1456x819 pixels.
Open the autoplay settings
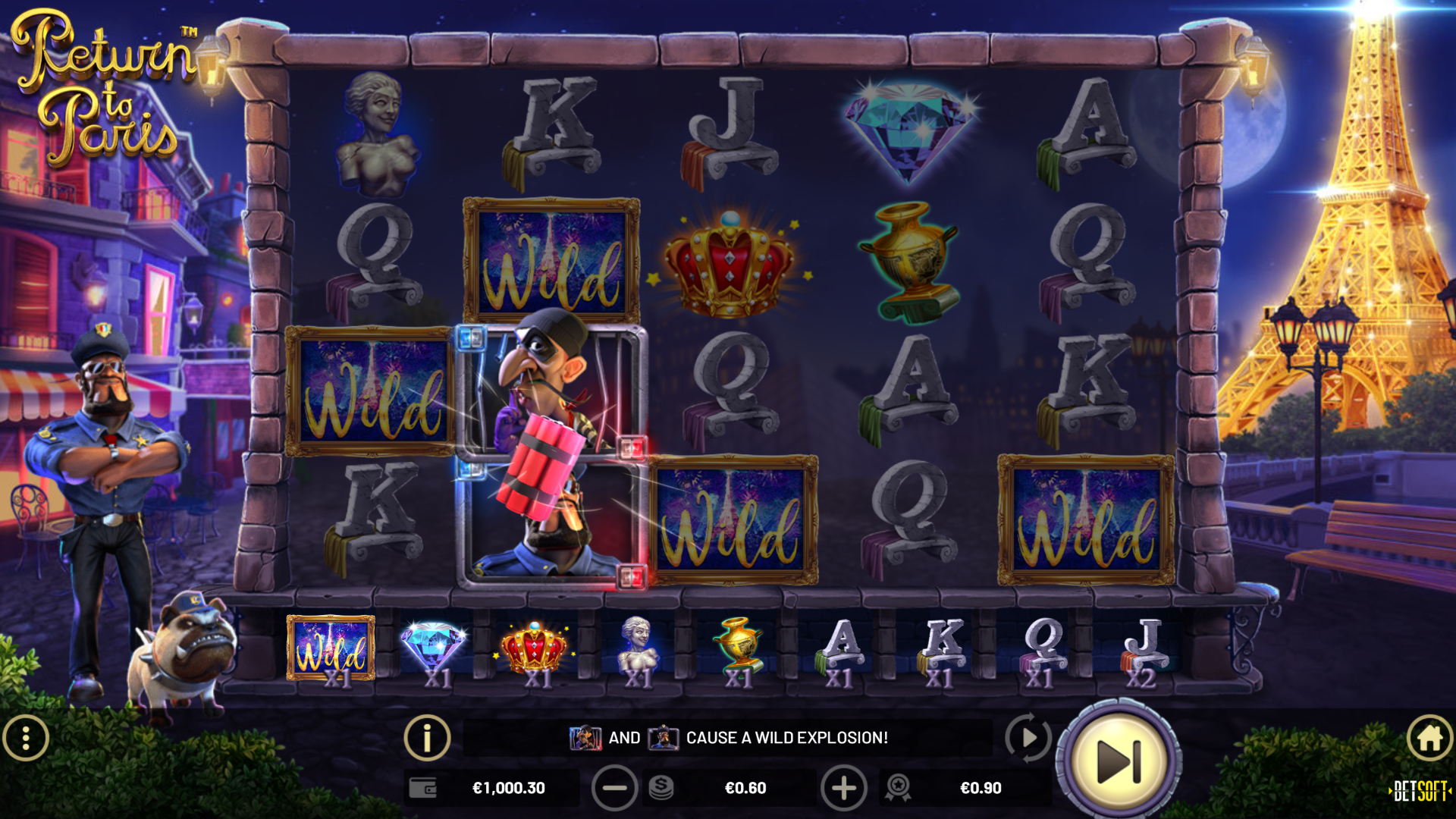coord(1028,737)
